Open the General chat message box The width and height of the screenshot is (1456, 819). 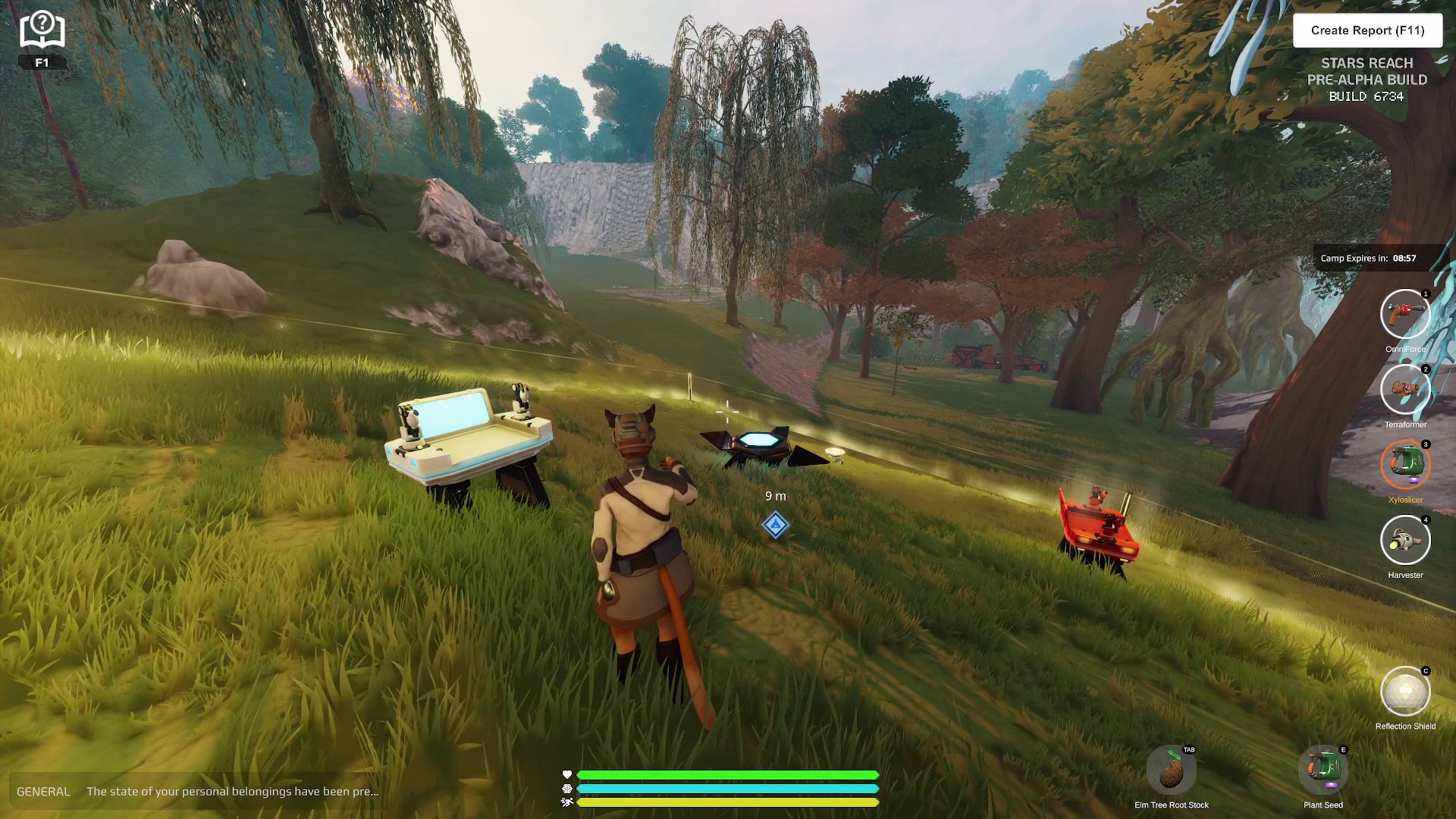pos(197,791)
